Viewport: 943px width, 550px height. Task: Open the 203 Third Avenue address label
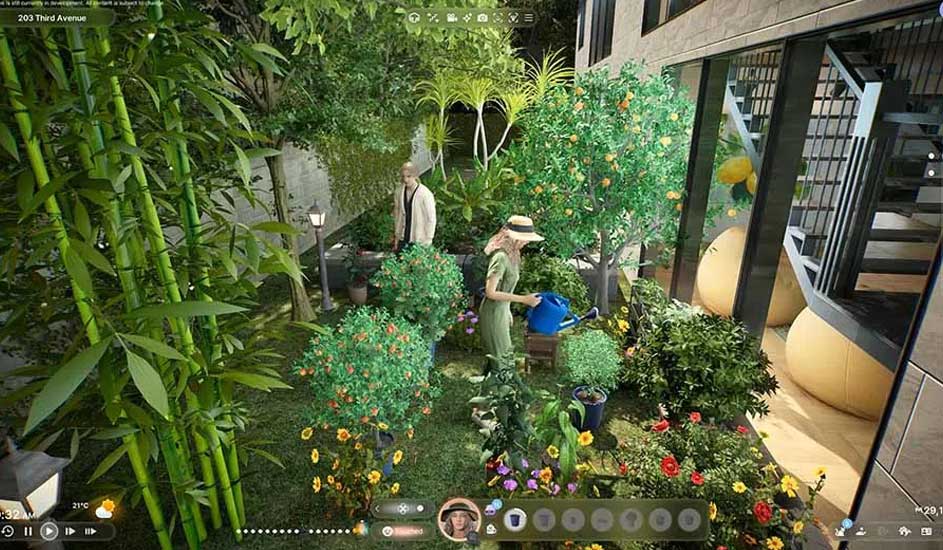(56, 17)
